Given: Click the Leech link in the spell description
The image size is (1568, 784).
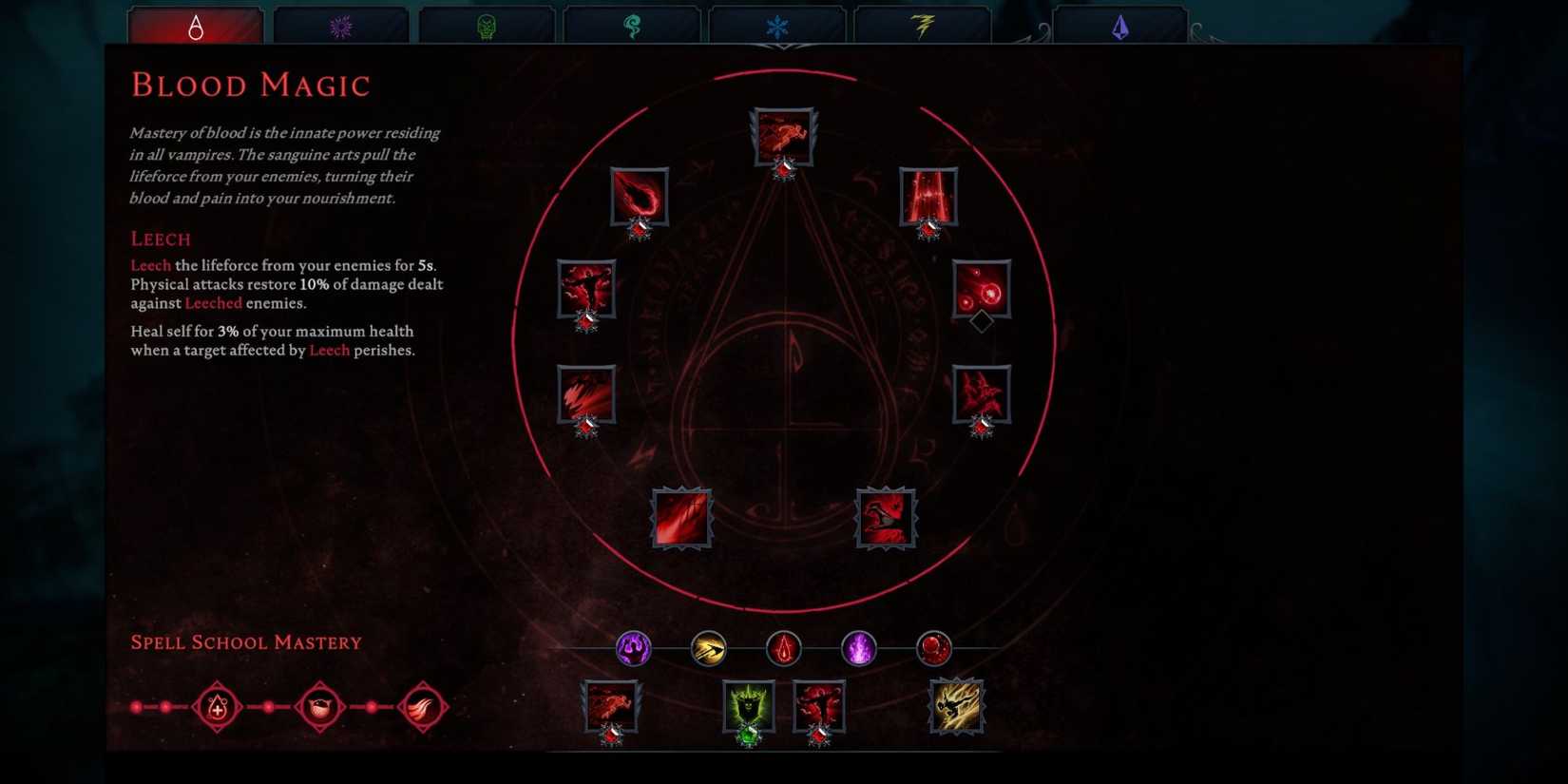Looking at the screenshot, I should 150,265.
